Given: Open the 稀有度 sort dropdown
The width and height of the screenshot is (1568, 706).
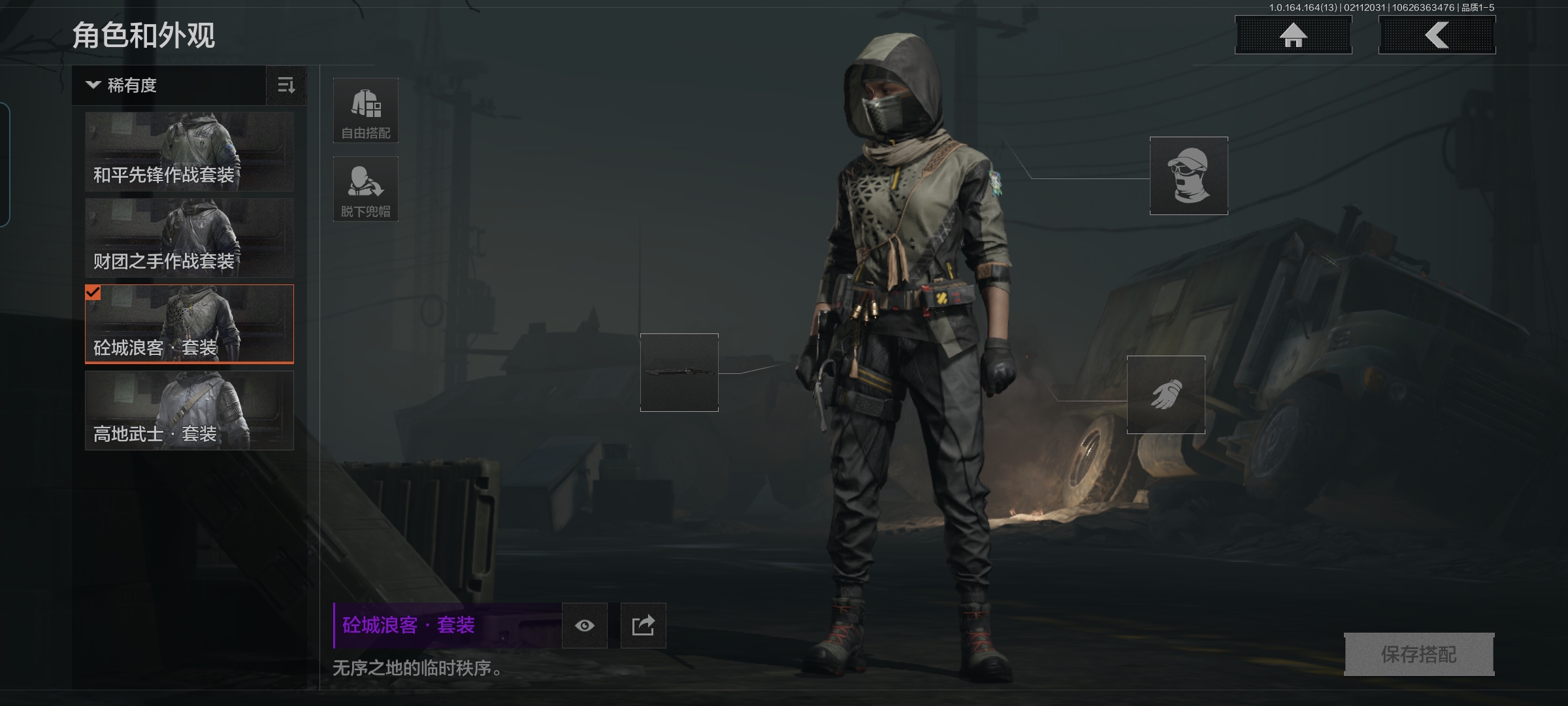Looking at the screenshot, I should (169, 86).
